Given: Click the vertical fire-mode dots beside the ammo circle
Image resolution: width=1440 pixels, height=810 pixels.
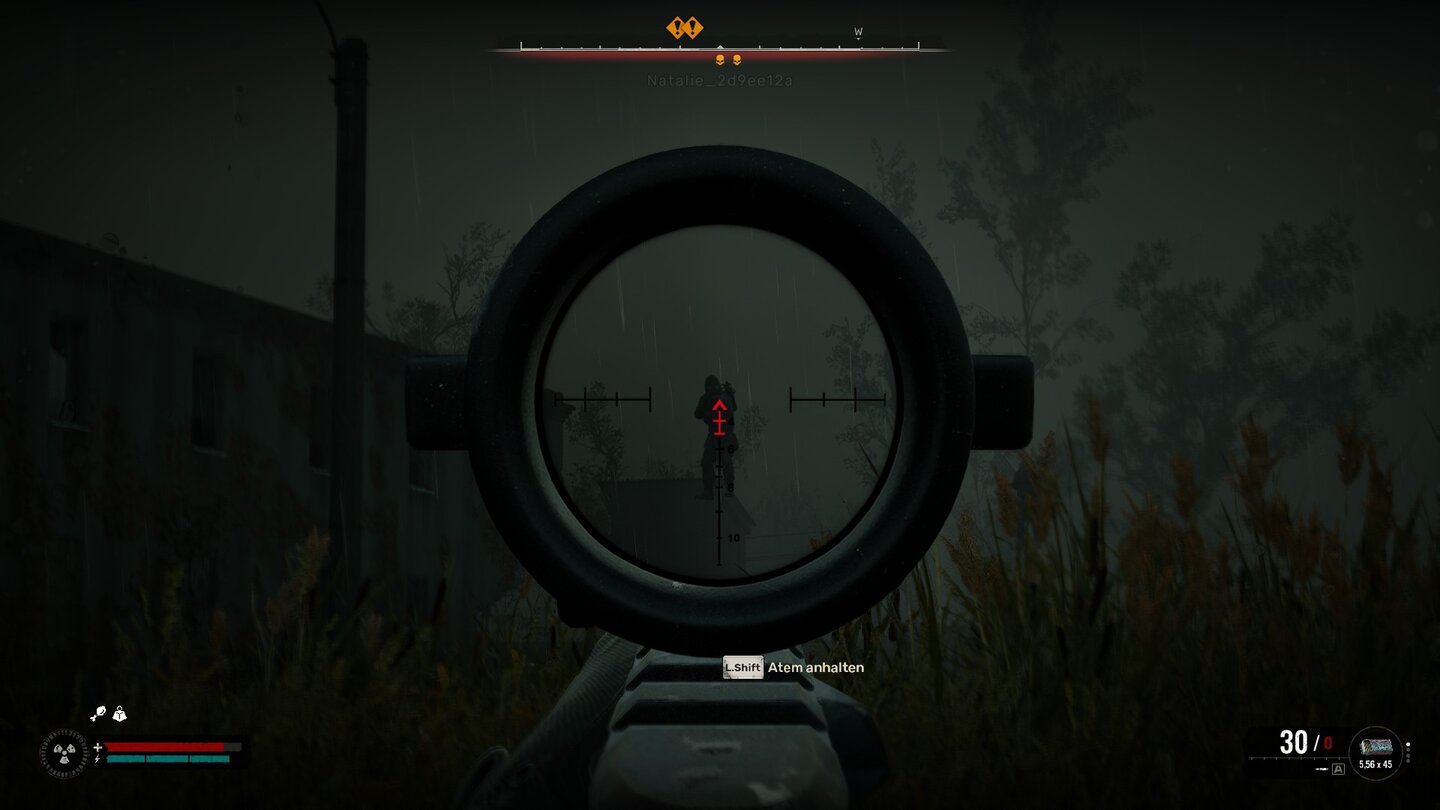Looking at the screenshot, I should coord(1408,751).
